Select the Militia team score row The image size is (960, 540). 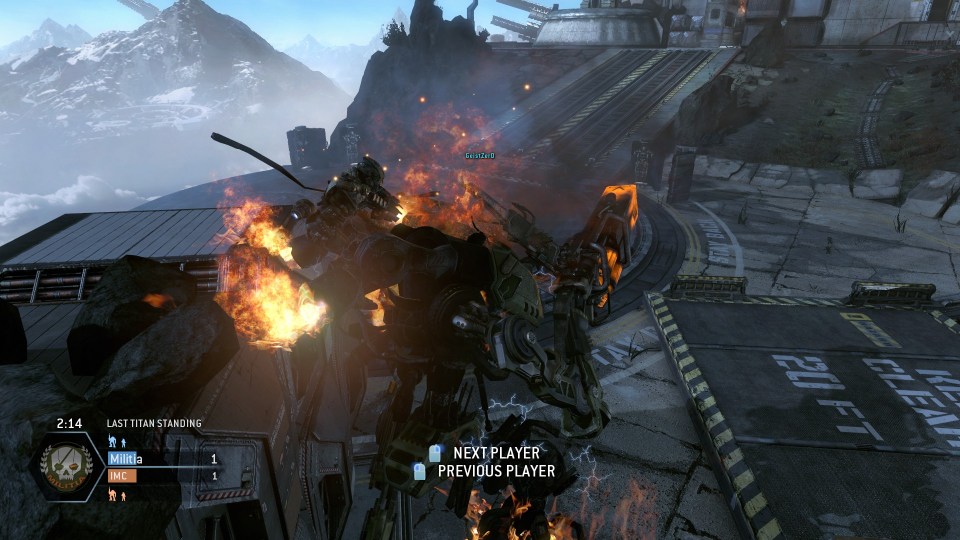pyautogui.click(x=164, y=459)
